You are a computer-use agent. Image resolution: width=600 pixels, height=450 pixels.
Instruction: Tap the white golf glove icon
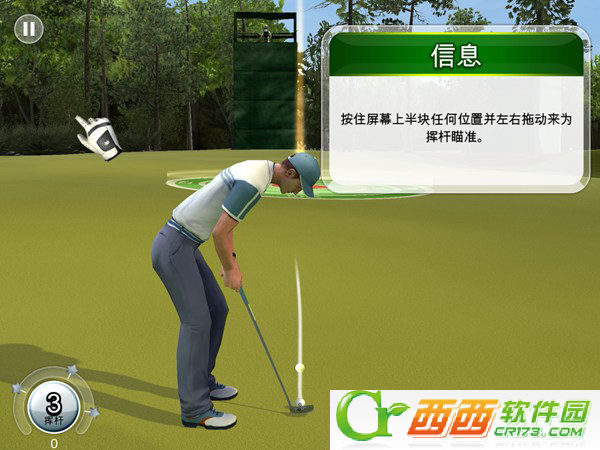(x=100, y=136)
